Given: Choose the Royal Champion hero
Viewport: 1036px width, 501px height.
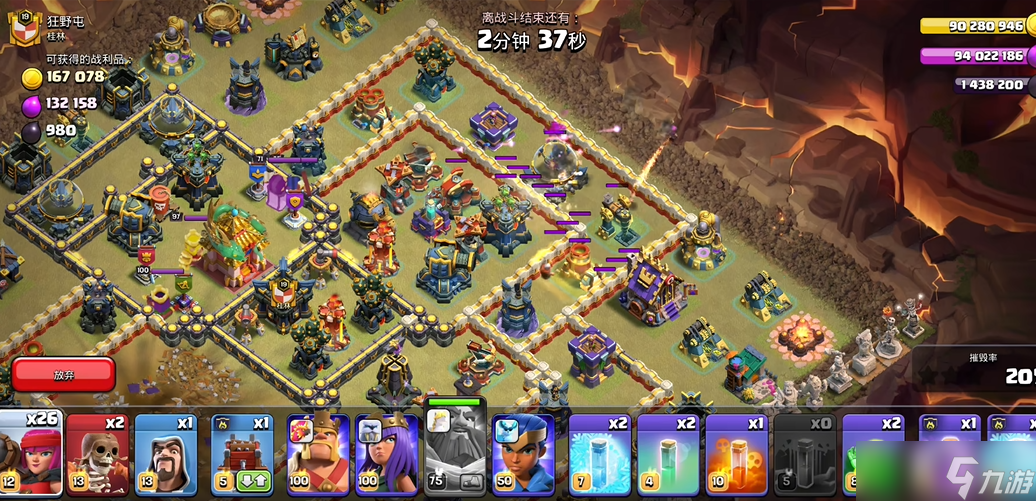Looking at the screenshot, I should pos(523,453).
